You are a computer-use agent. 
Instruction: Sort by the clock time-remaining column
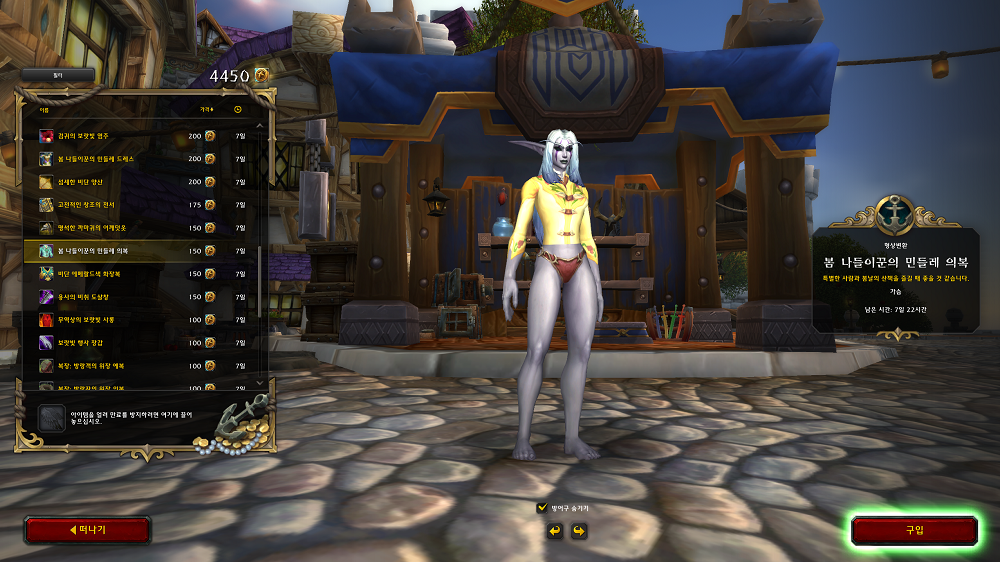point(238,109)
